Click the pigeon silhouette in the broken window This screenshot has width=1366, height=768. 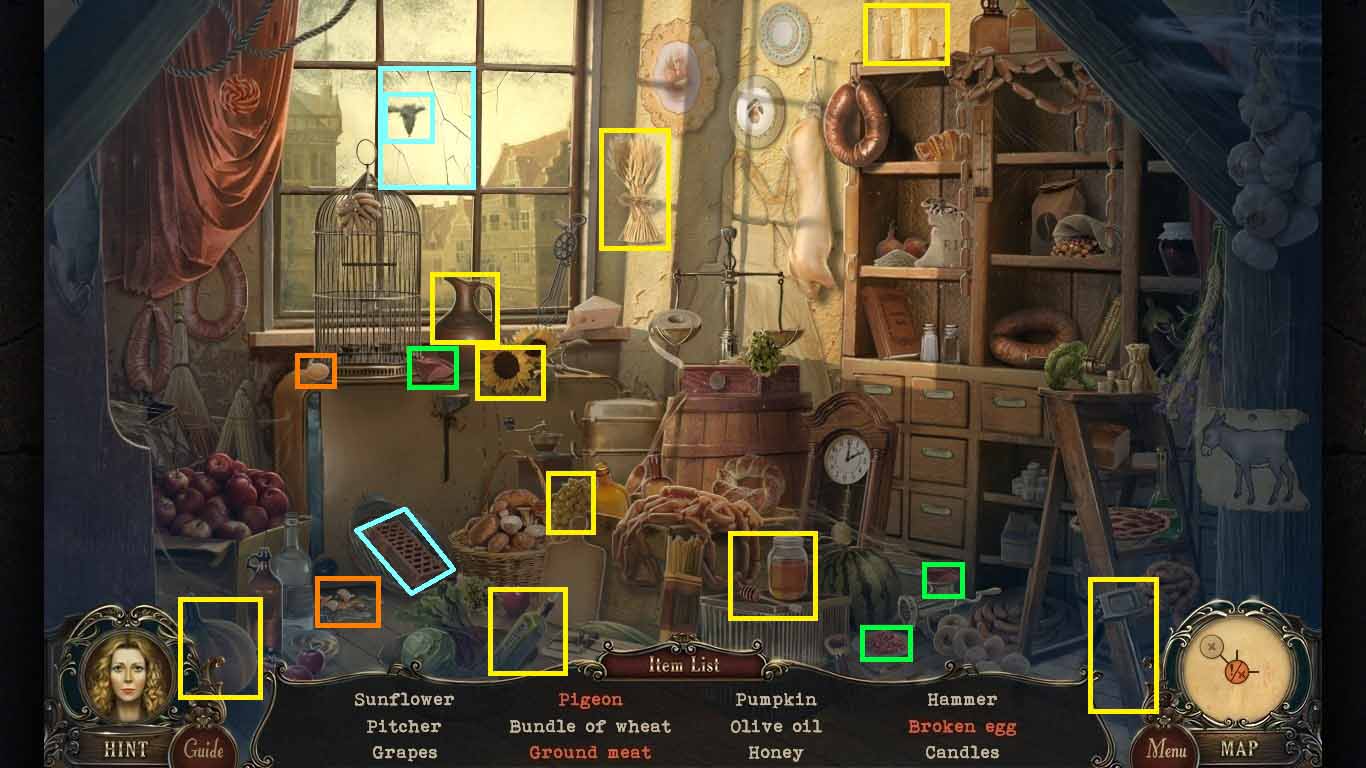[x=410, y=115]
